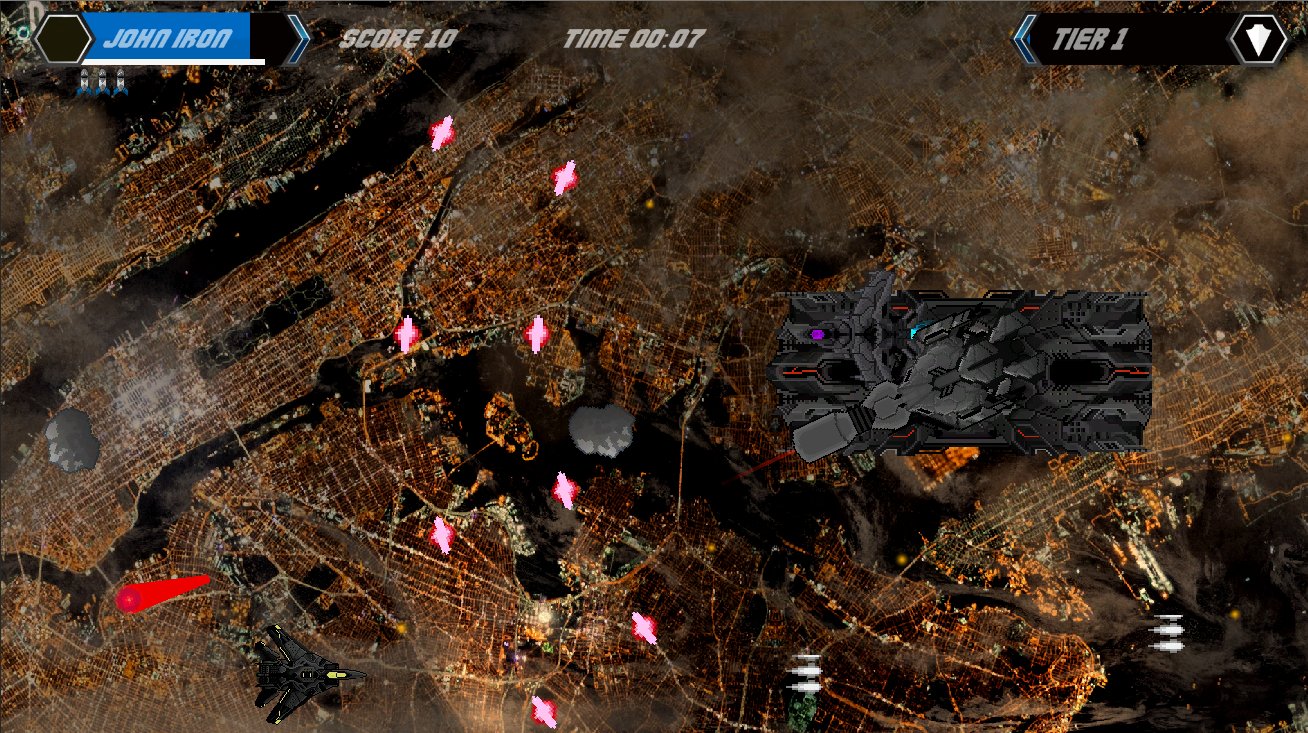
Task: Click the hexagon portrait beside John Iron
Action: point(64,39)
